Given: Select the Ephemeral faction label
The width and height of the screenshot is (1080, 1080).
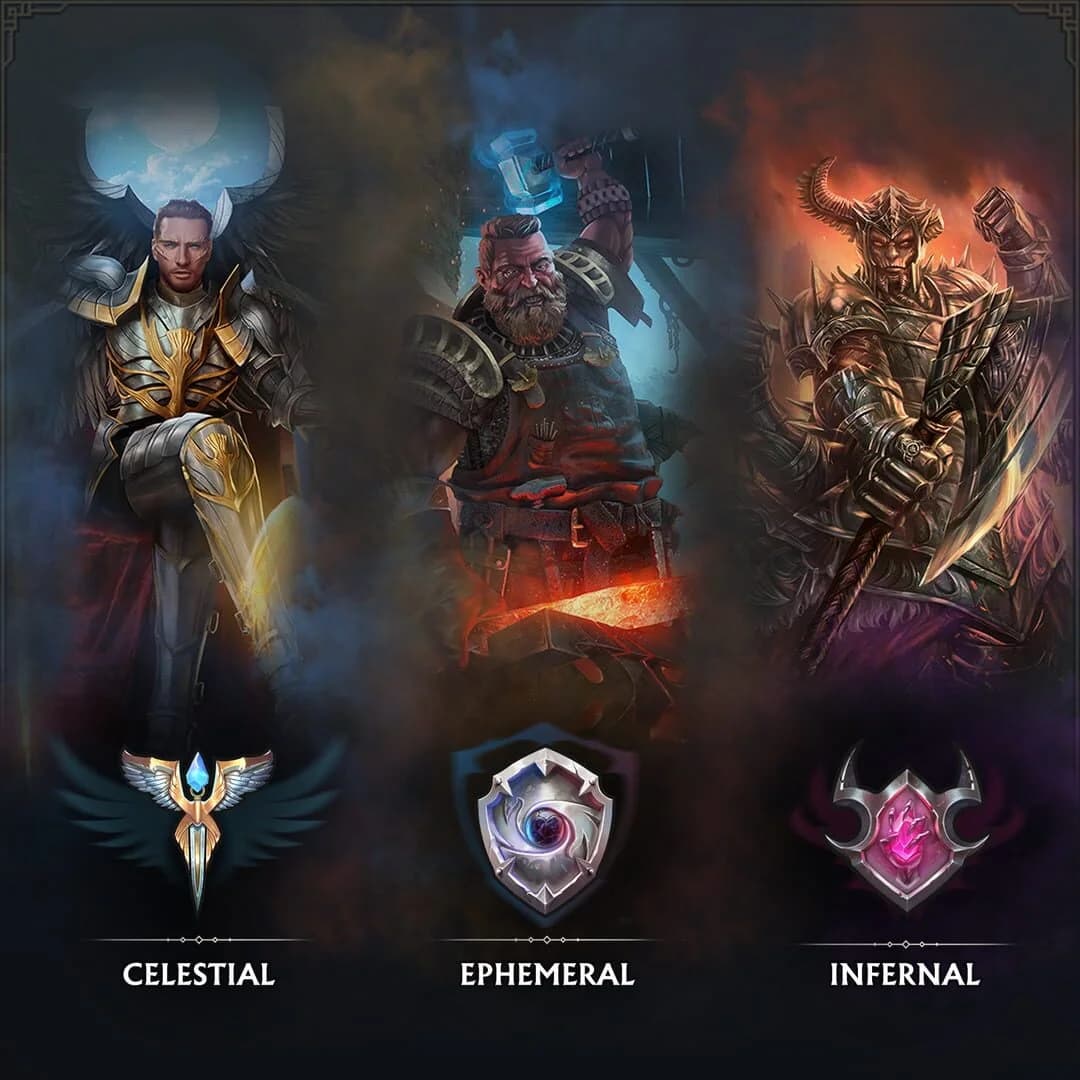Looking at the screenshot, I should point(547,974).
